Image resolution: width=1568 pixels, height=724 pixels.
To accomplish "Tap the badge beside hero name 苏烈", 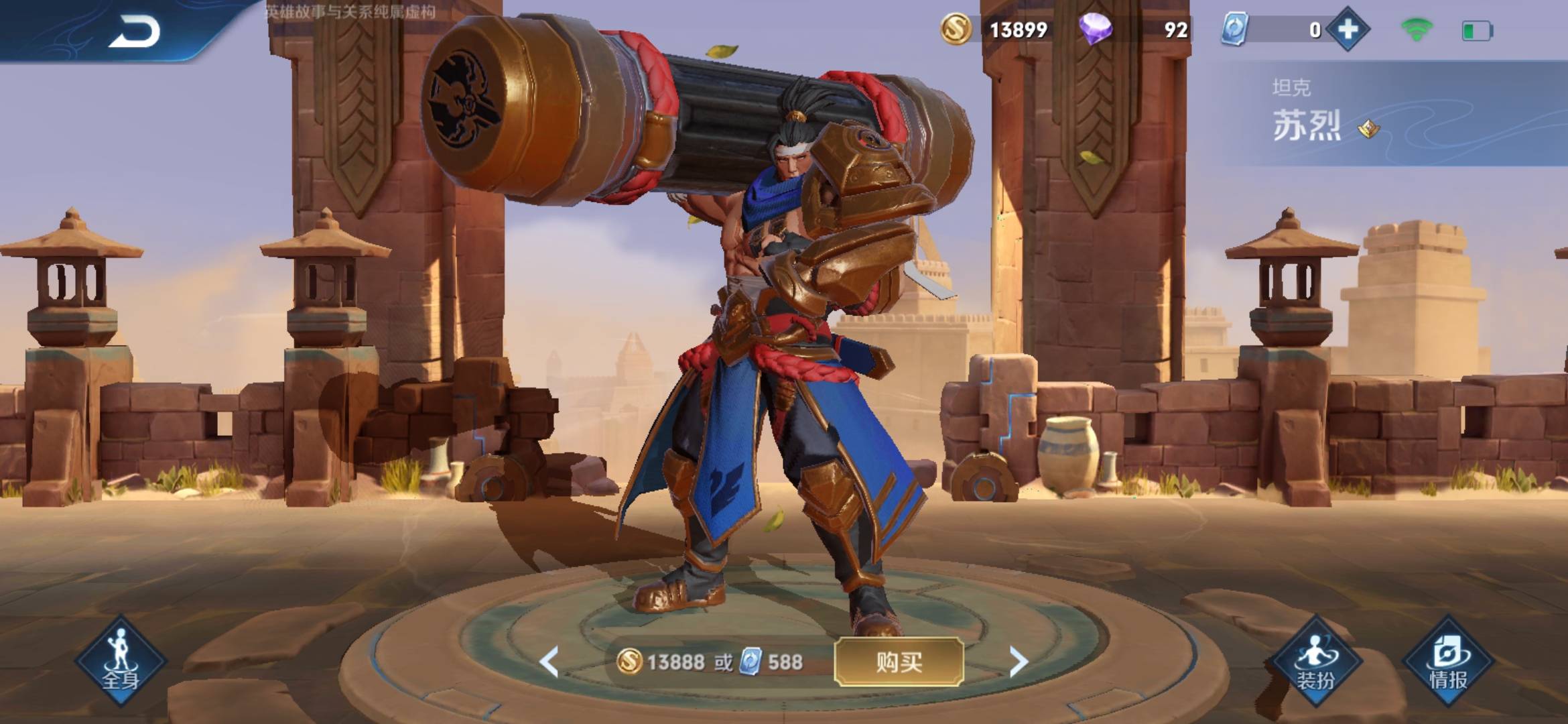I will point(1368,128).
